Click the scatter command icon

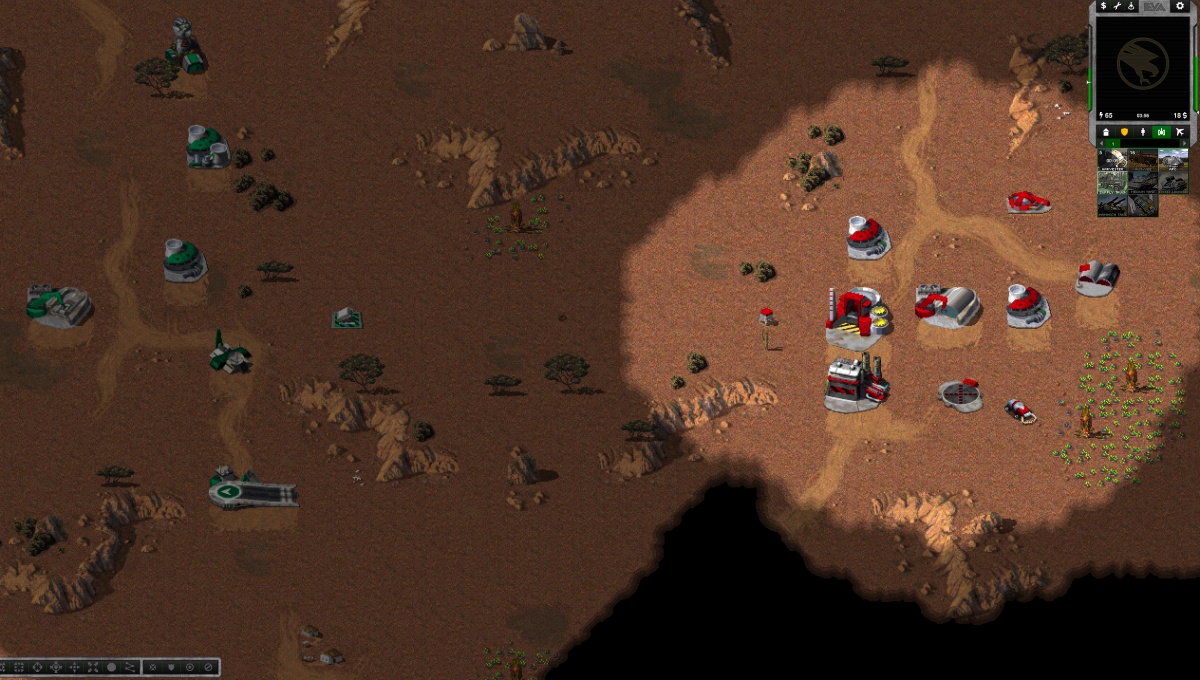click(x=92, y=667)
